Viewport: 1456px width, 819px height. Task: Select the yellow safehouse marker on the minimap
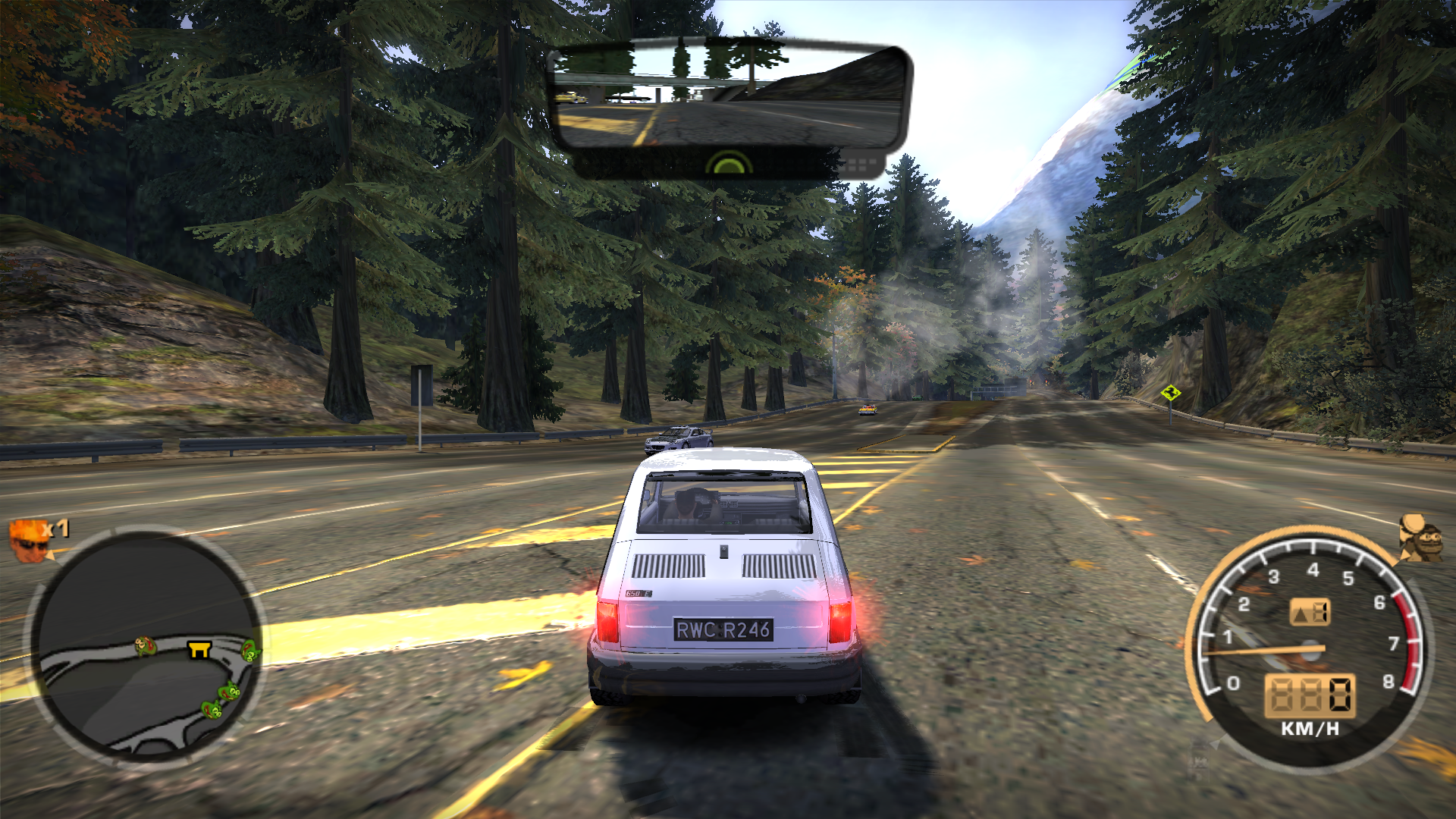(x=199, y=649)
